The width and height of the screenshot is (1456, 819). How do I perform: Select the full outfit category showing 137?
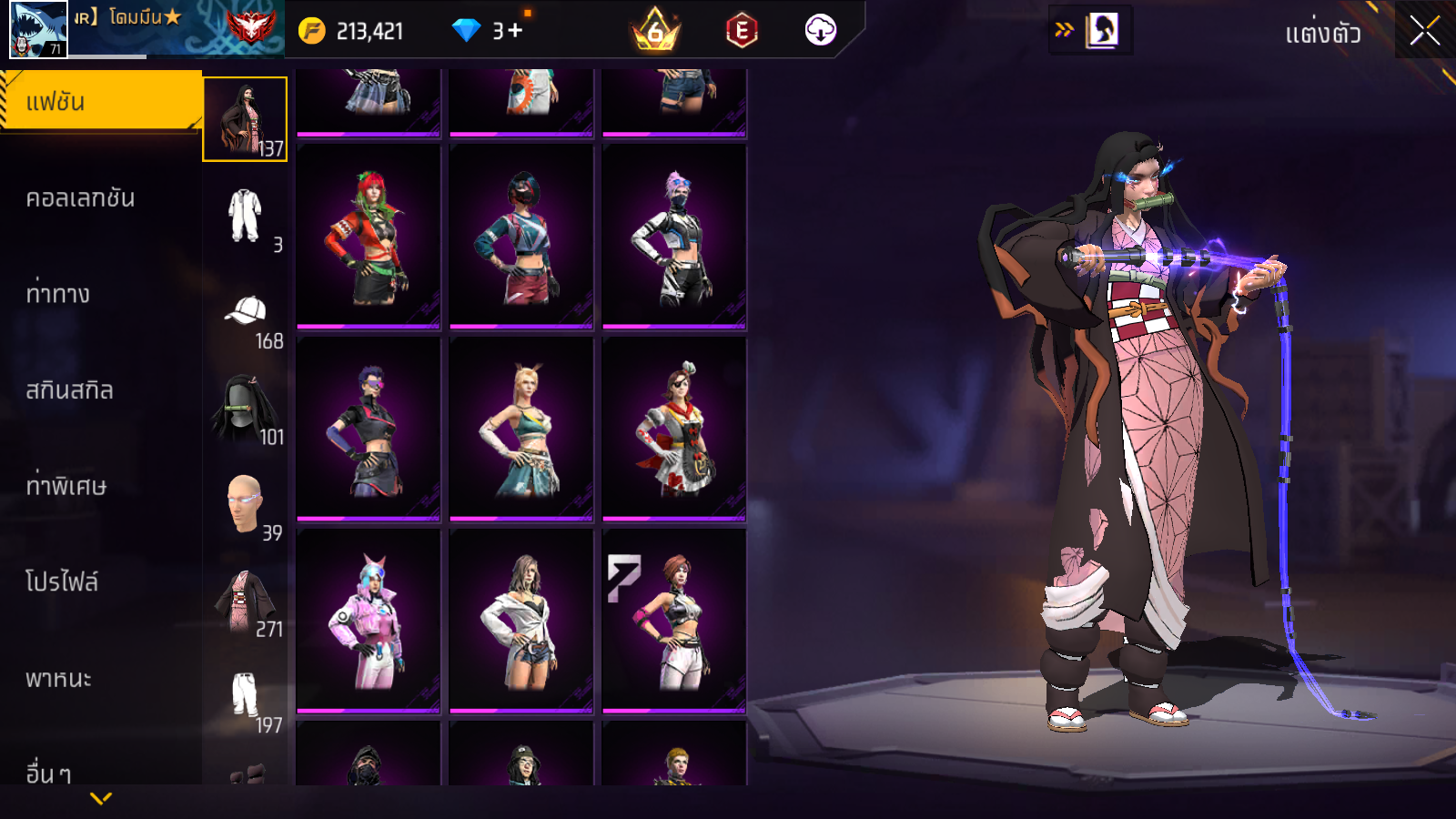click(245, 119)
